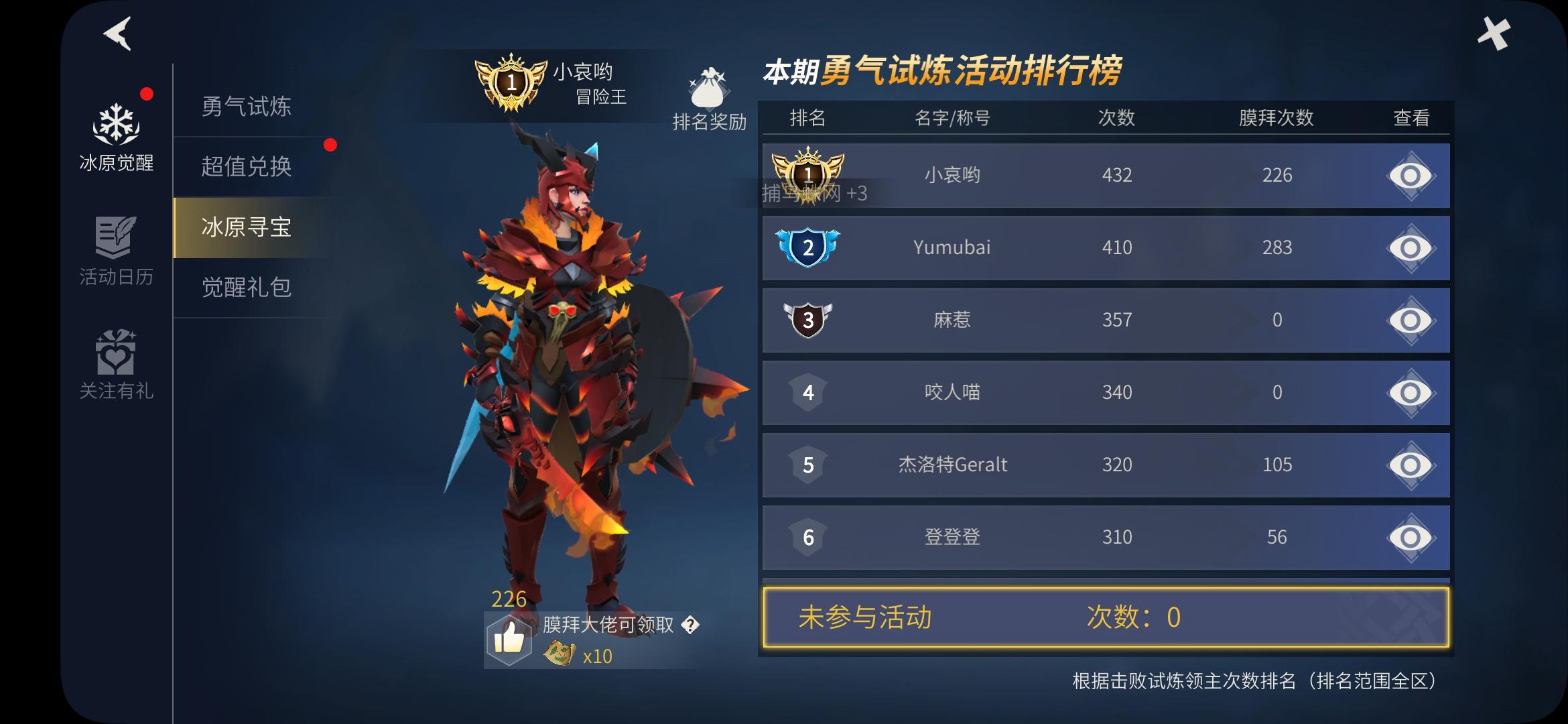The image size is (1568, 724).
Task: Click rank 2 blue badge beside Yumubai
Action: pos(809,248)
